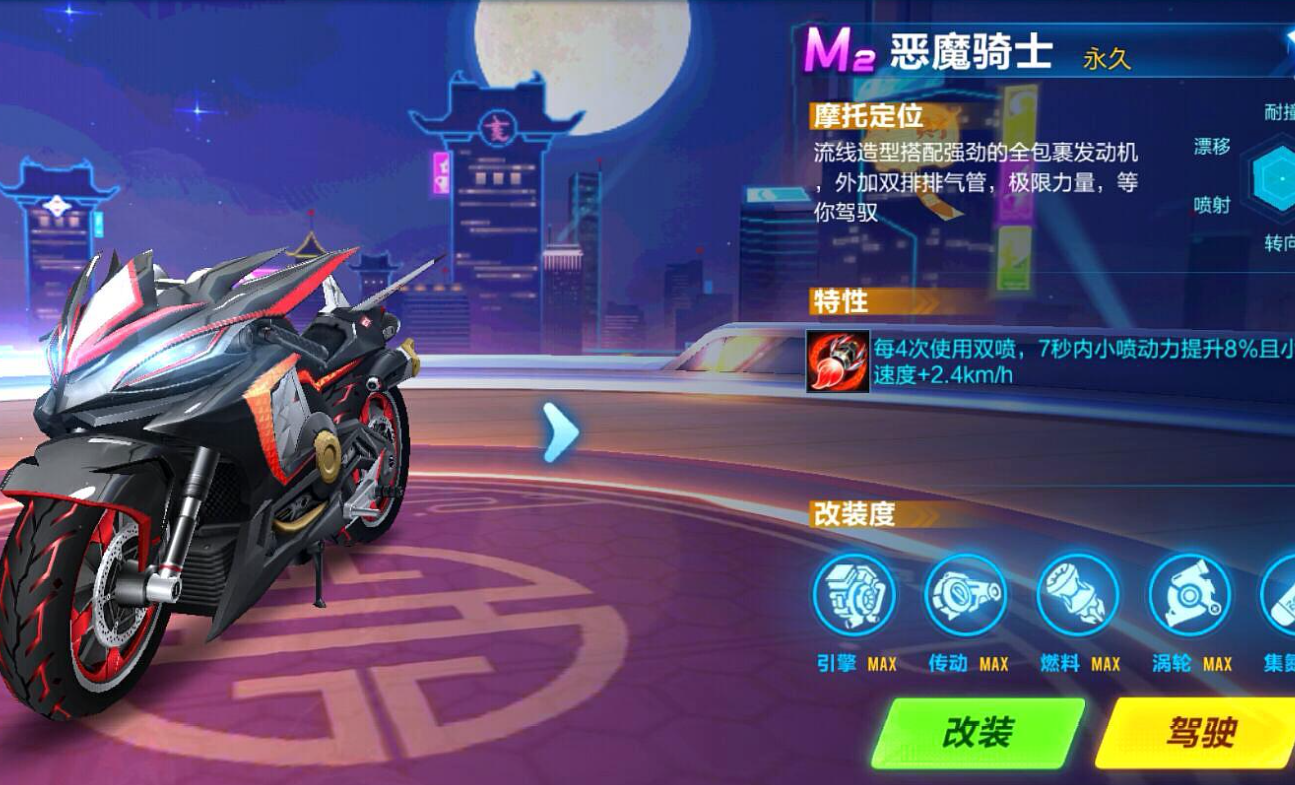Select the 燃料 fuel upgrade icon
The height and width of the screenshot is (785, 1295).
pos(1077,596)
